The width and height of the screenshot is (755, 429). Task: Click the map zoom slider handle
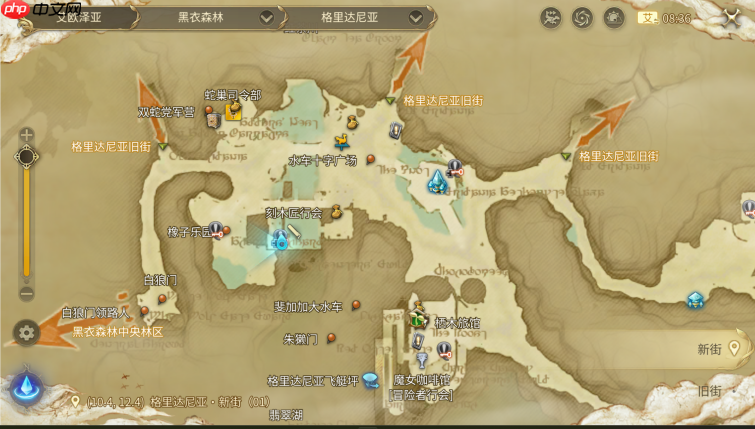click(x=27, y=157)
